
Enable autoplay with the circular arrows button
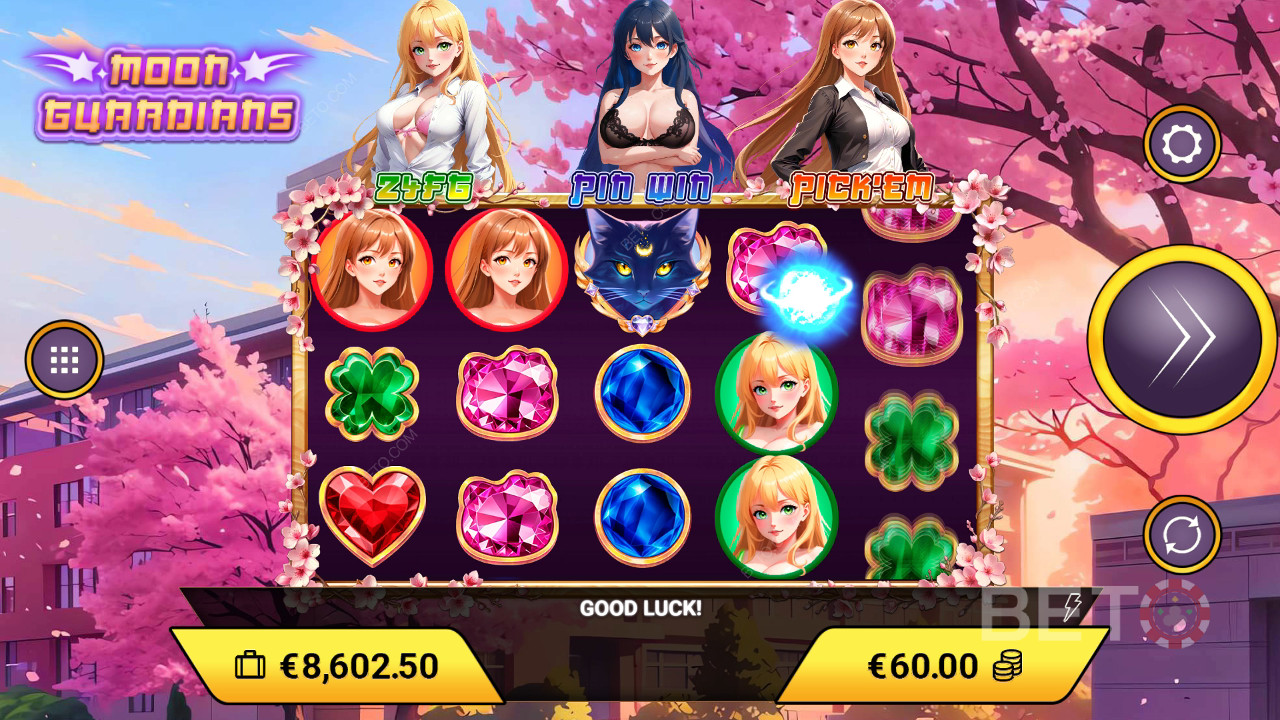[x=1182, y=534]
